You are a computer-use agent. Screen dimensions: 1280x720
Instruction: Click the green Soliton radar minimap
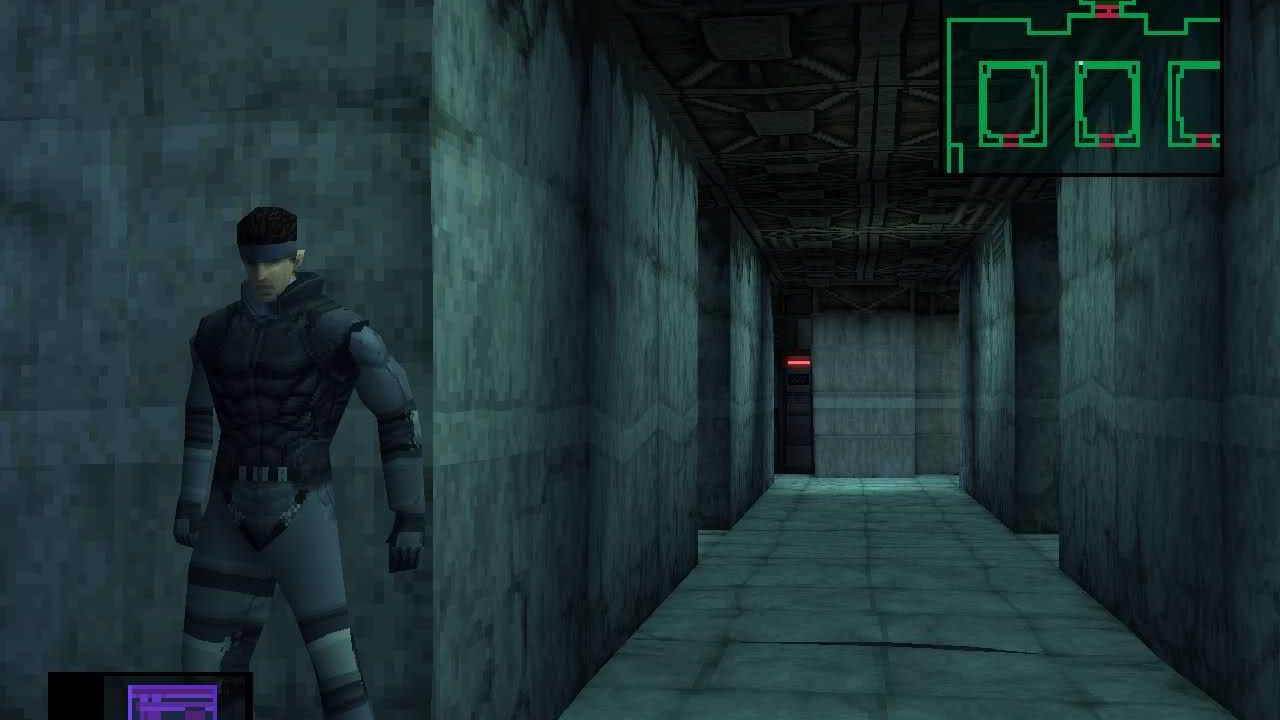pyautogui.click(x=1083, y=88)
